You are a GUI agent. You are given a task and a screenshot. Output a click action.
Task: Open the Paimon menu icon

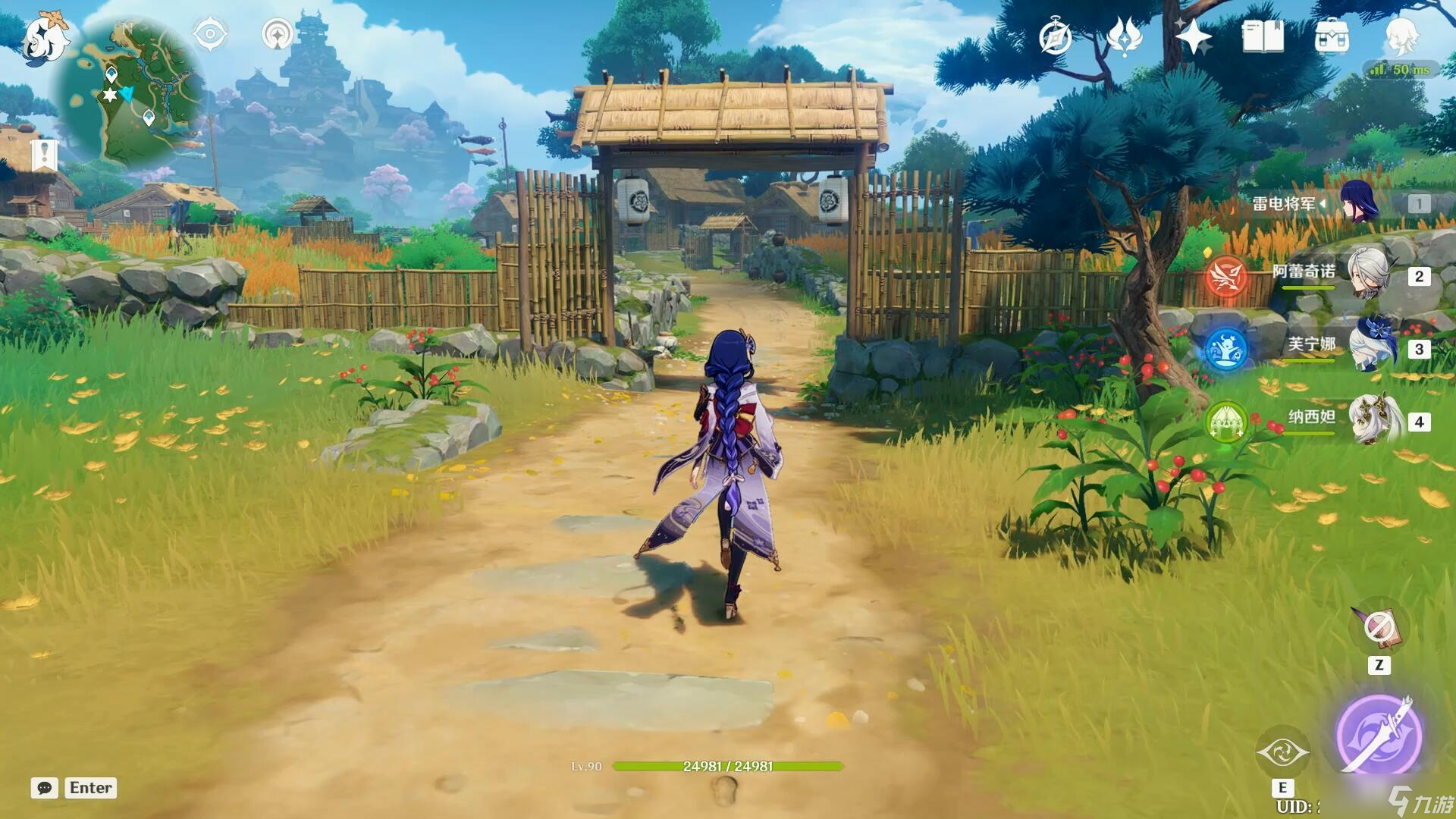[45, 38]
